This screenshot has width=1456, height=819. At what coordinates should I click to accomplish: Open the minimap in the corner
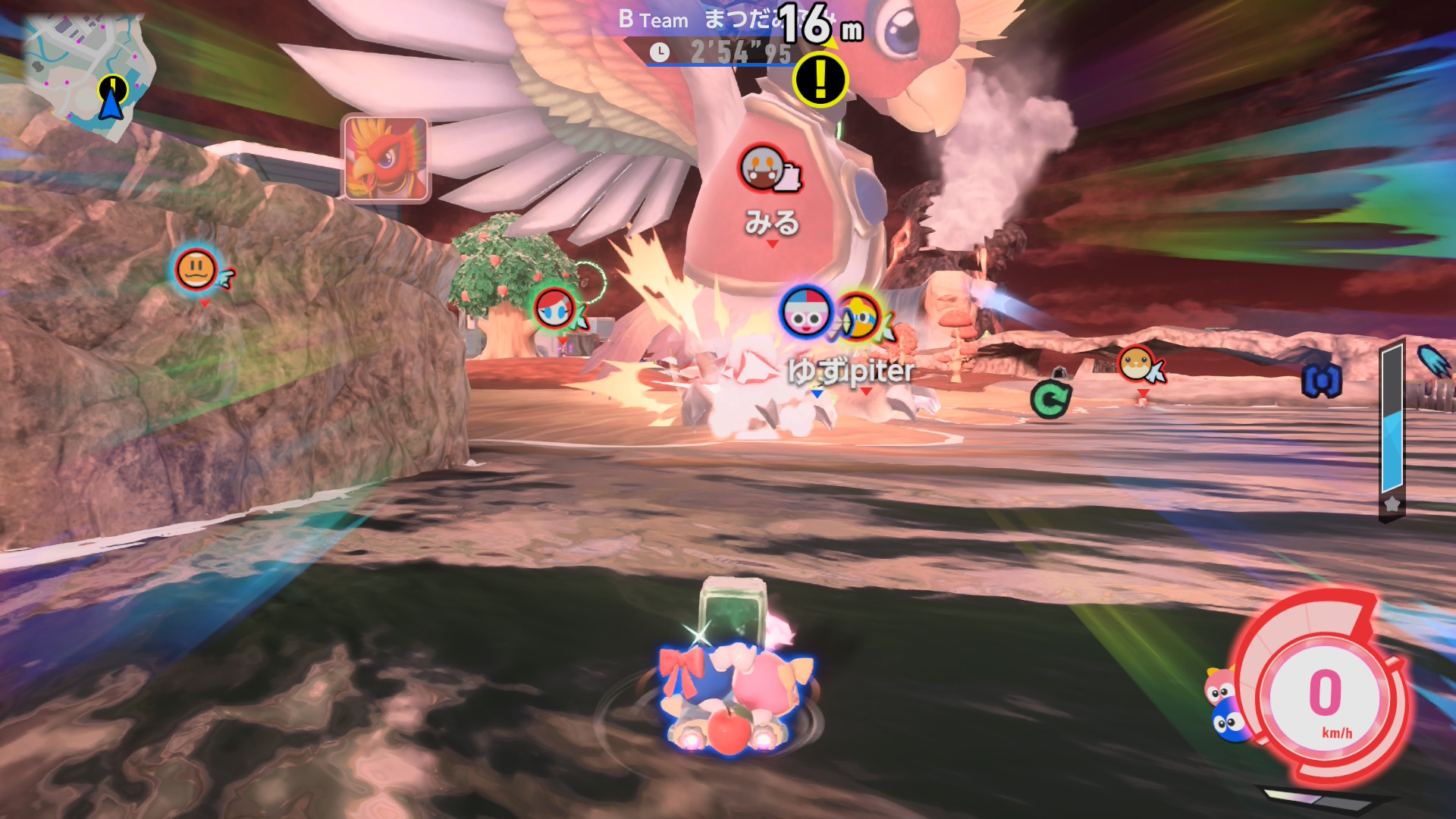(x=87, y=72)
